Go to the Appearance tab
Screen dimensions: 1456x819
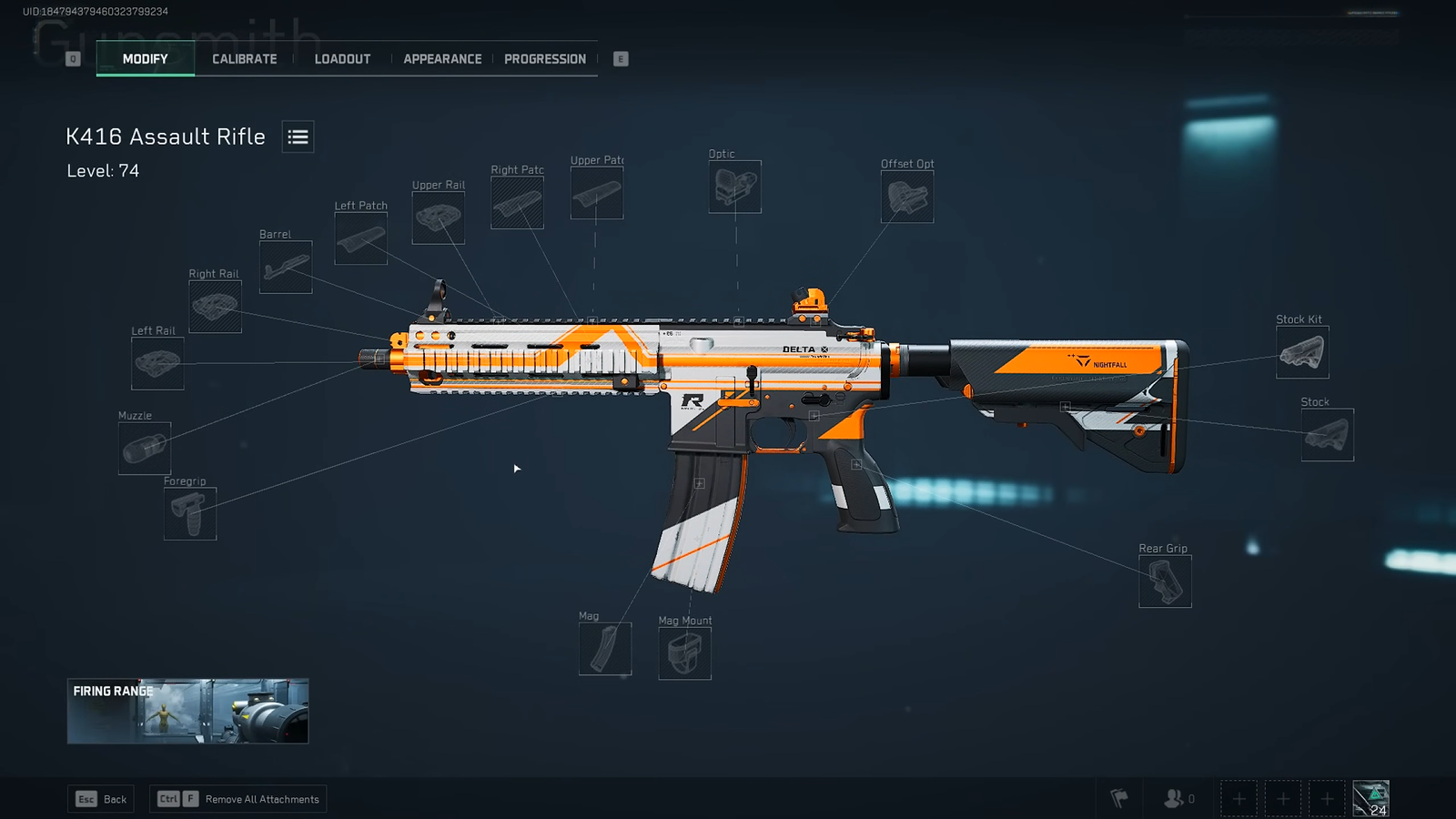point(442,59)
